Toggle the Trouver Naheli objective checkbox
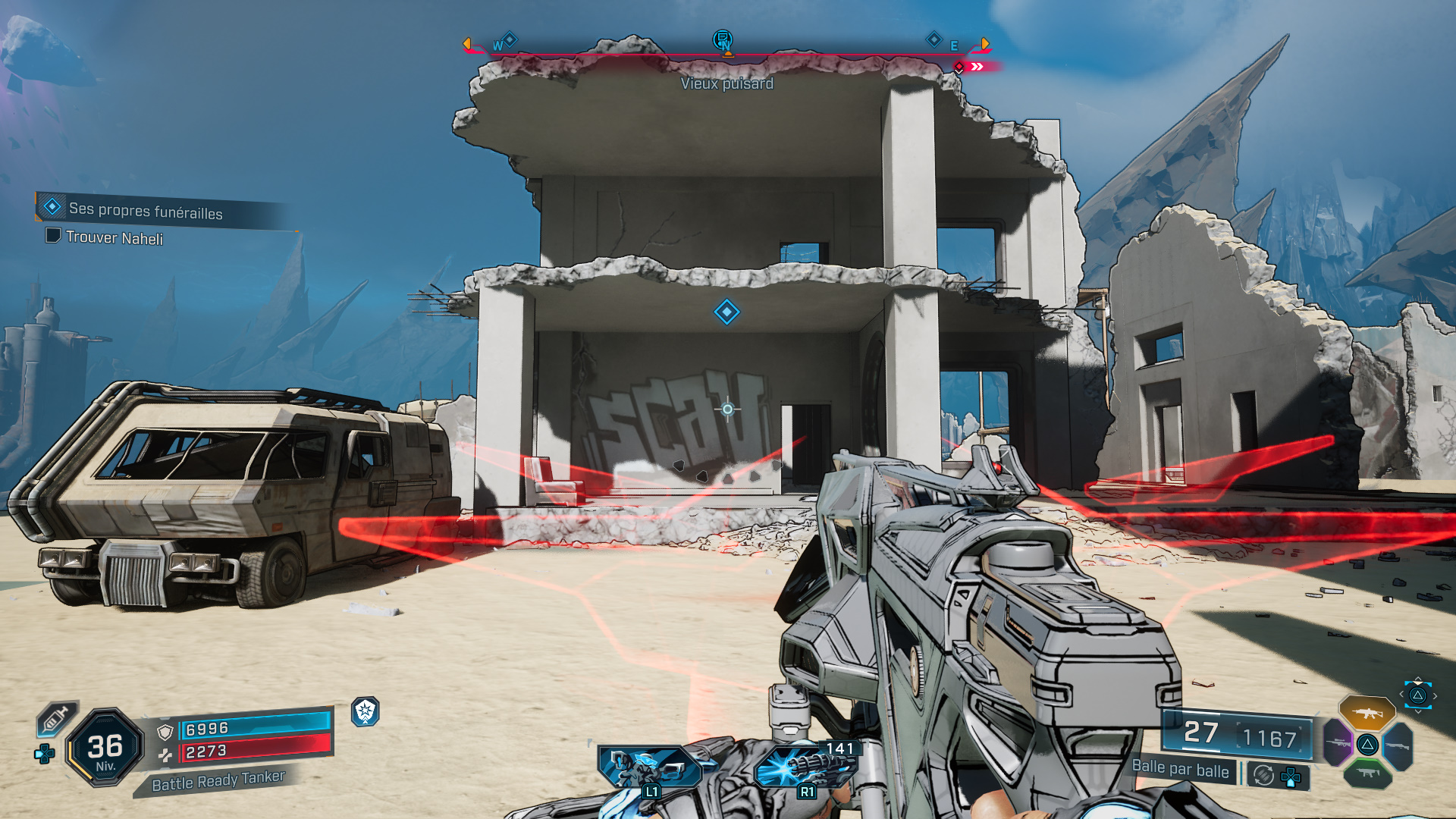1456x819 pixels. point(52,237)
